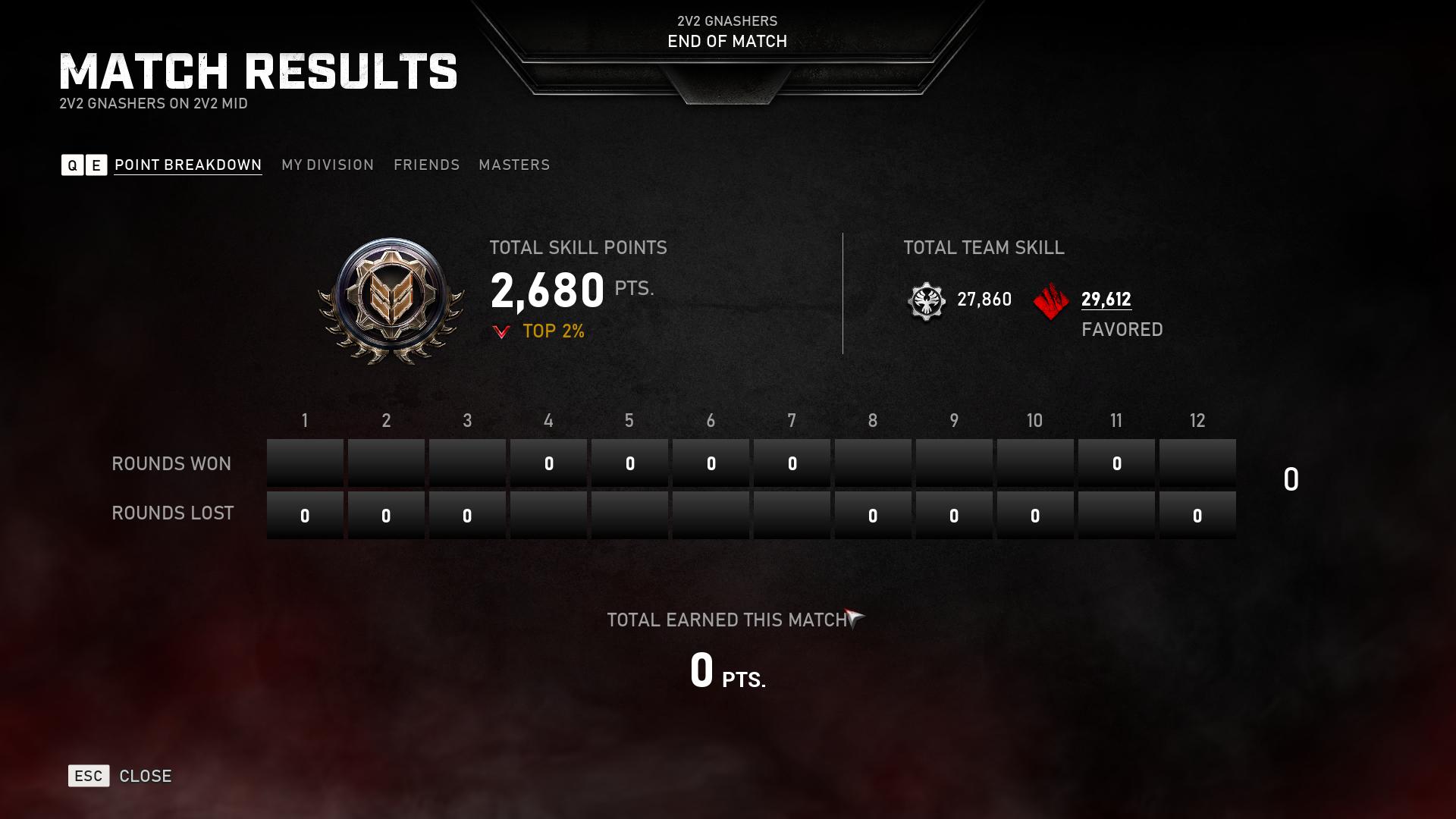
Task: Select the Masters tab
Action: (x=514, y=165)
